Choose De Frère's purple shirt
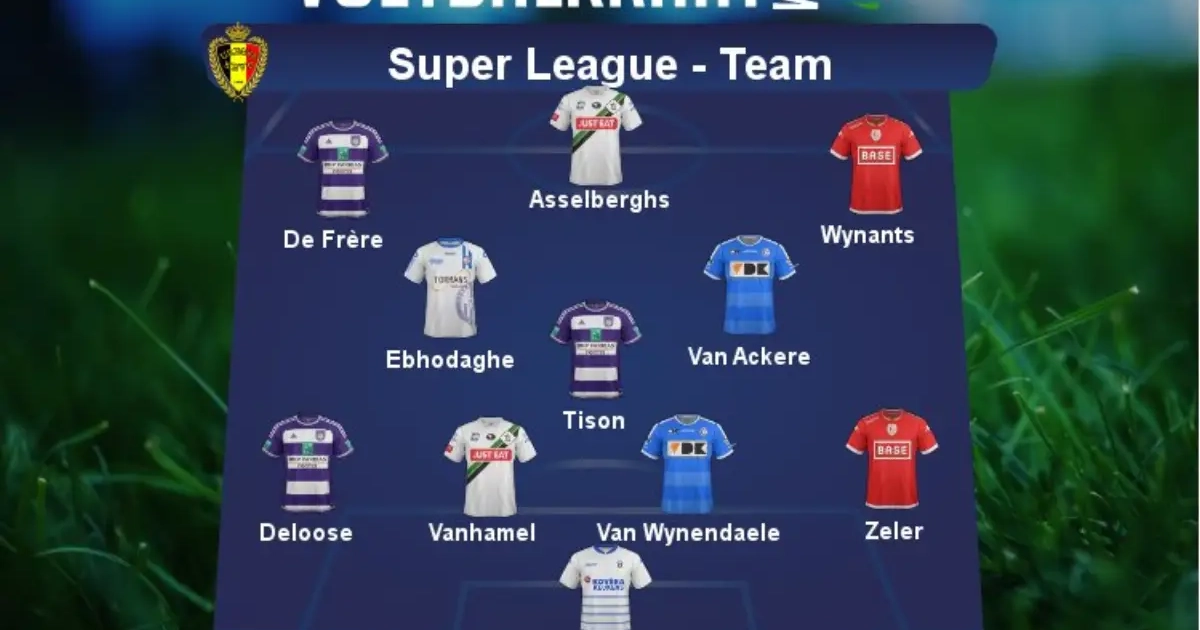 [x=342, y=168]
